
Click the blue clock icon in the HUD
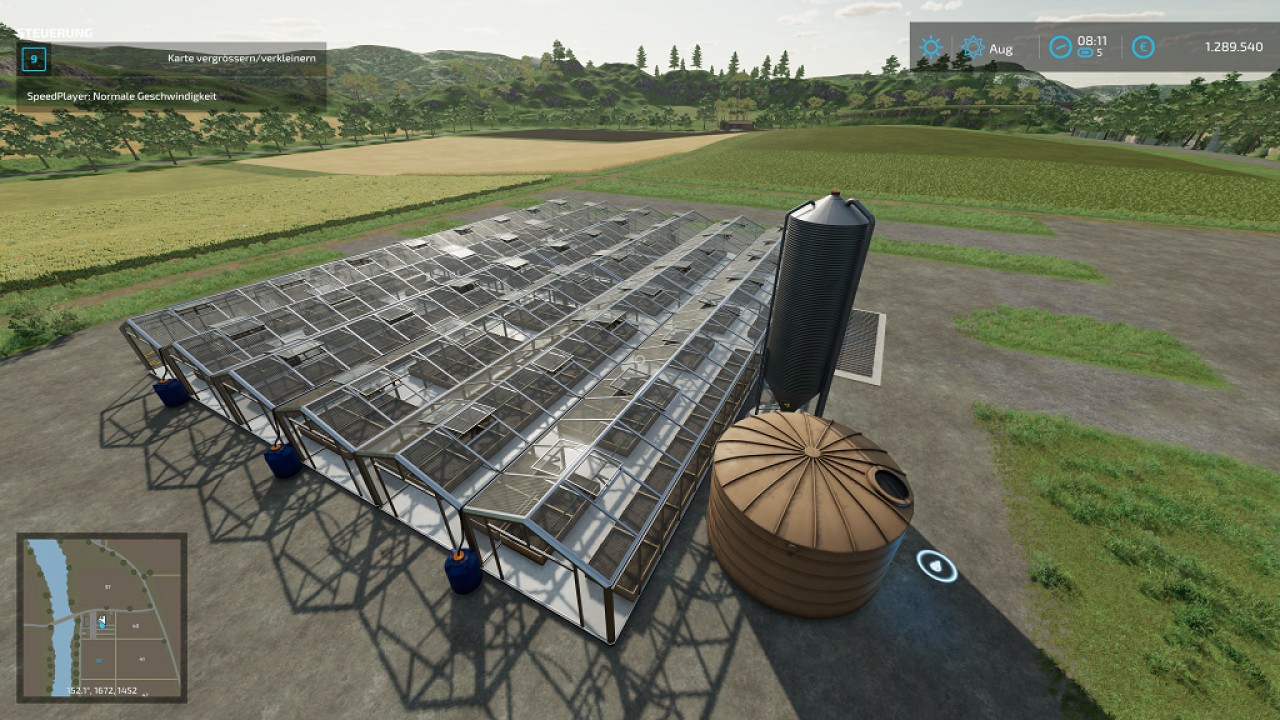point(1060,45)
